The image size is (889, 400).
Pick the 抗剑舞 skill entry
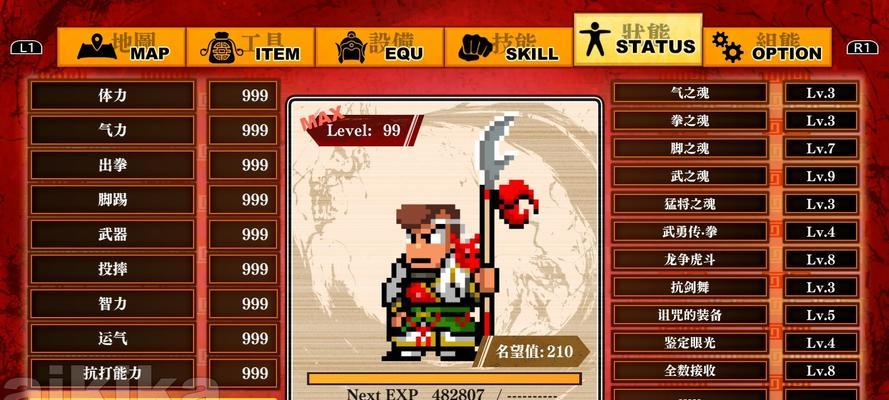(690, 288)
